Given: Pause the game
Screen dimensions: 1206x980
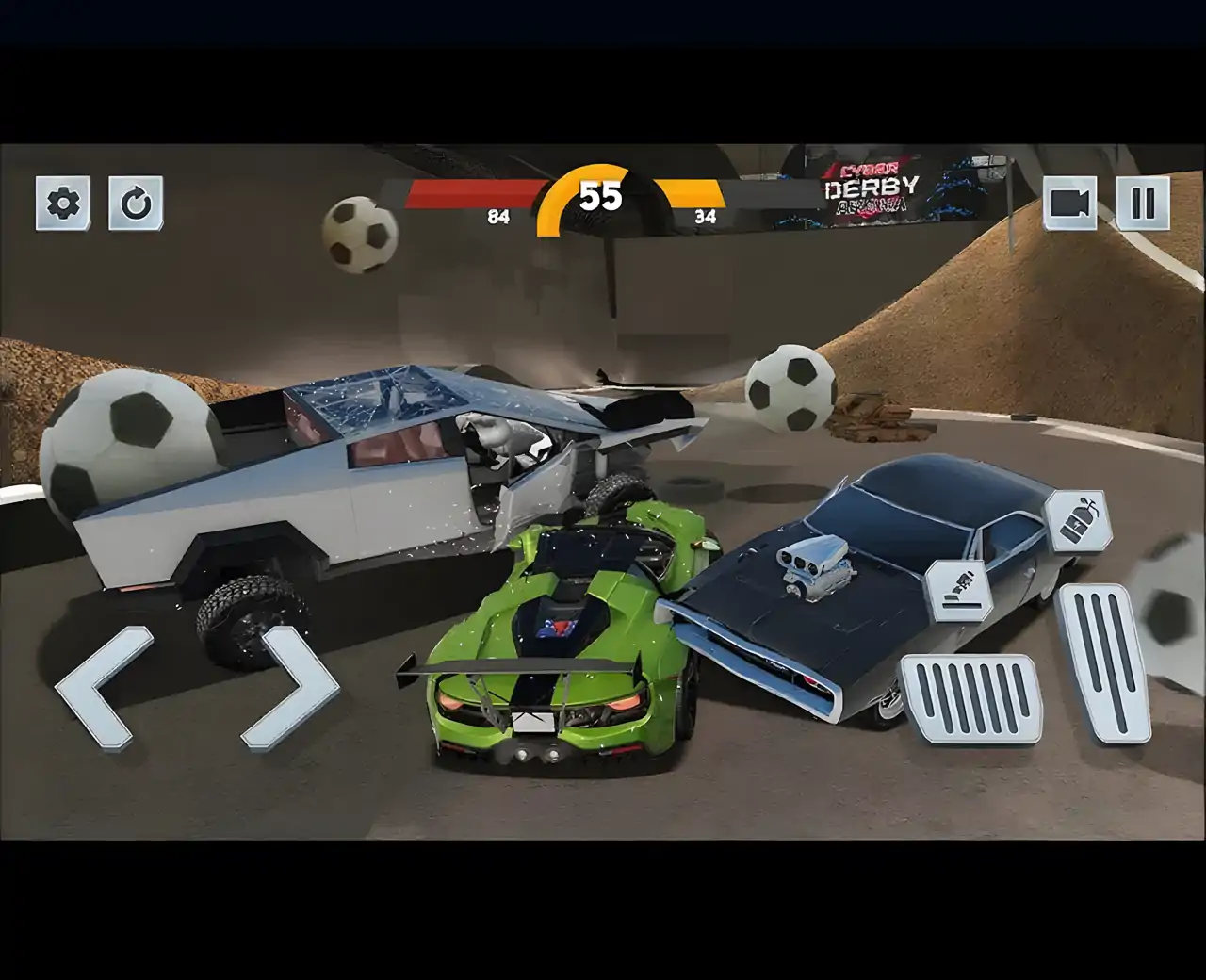Looking at the screenshot, I should tap(1143, 203).
